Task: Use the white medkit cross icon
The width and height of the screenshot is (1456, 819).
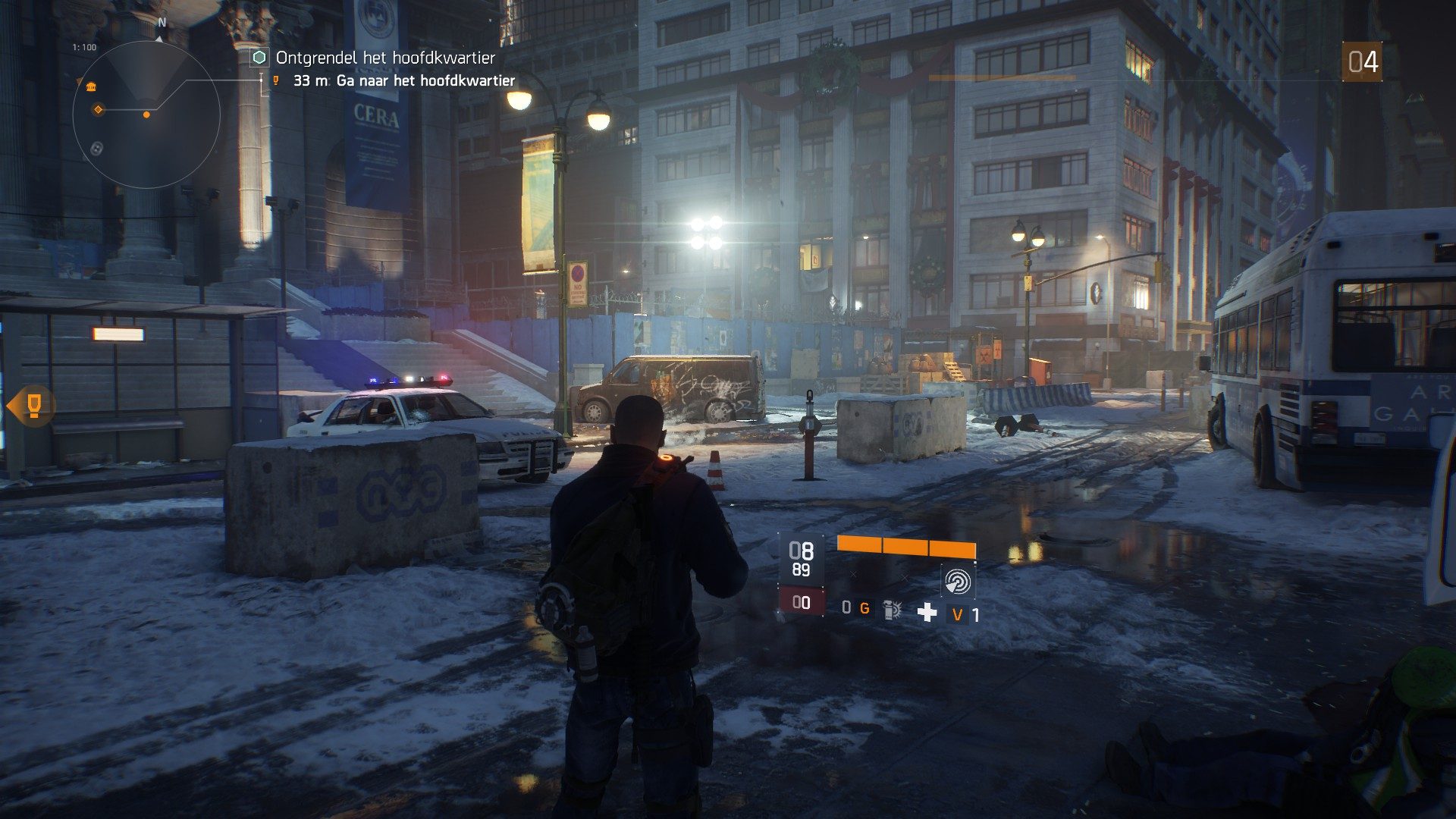Action: coord(927,612)
